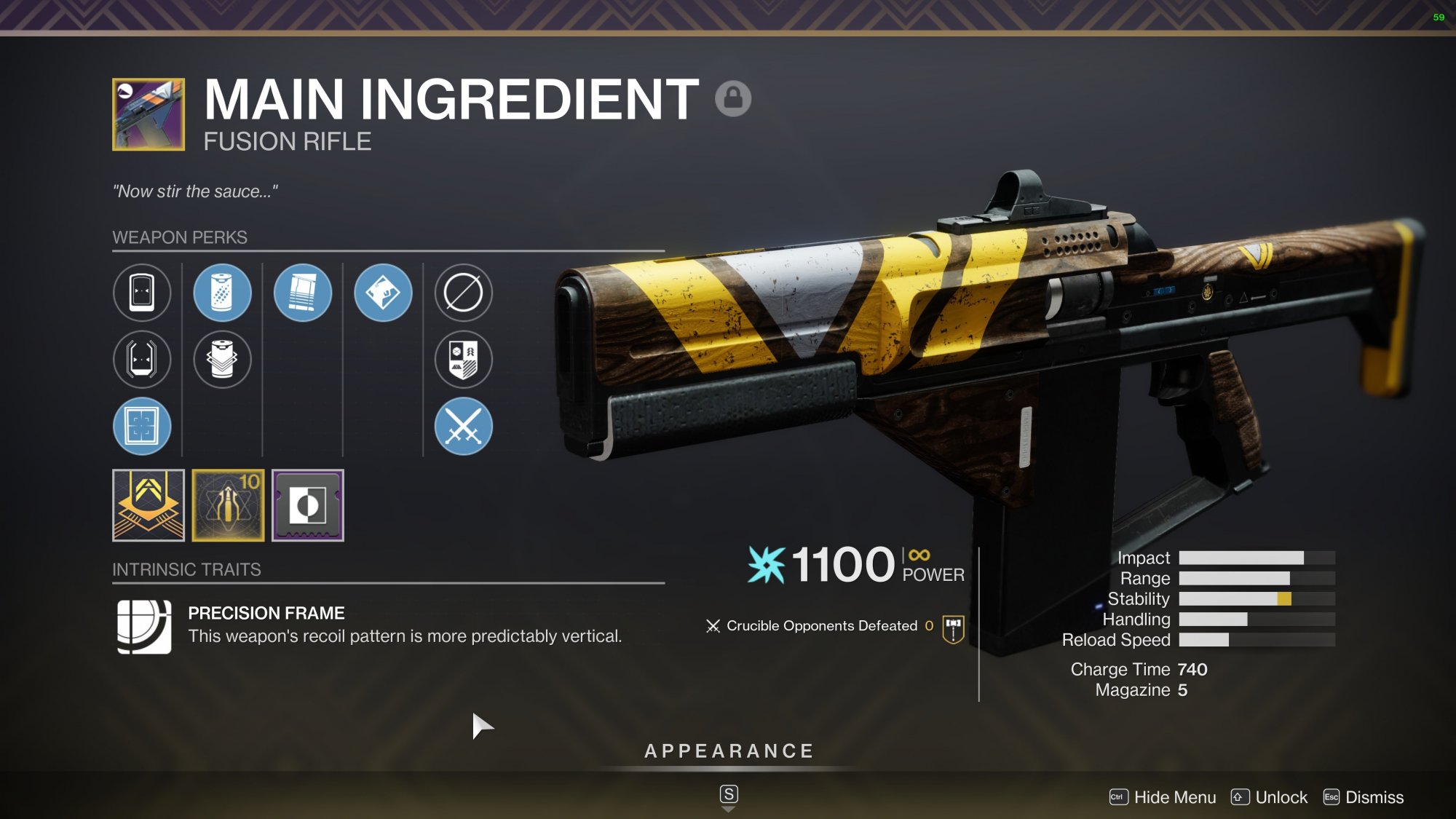Click the active square crosshair sight perk
1456x819 pixels.
(x=142, y=427)
